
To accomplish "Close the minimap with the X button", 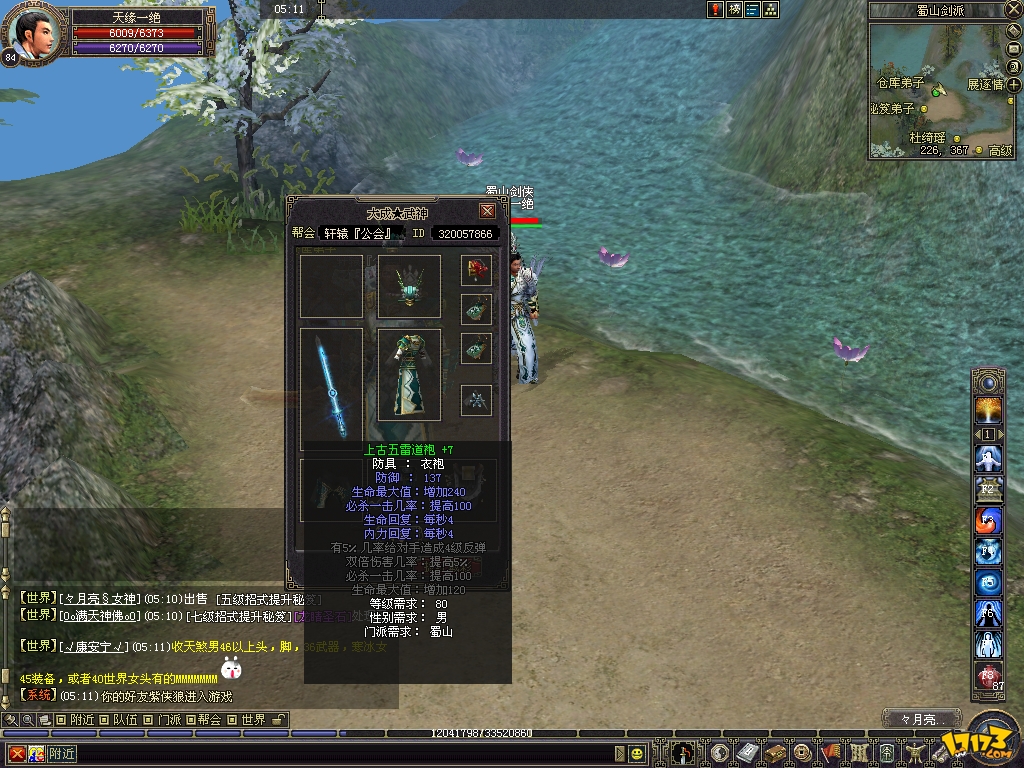I will [1014, 10].
